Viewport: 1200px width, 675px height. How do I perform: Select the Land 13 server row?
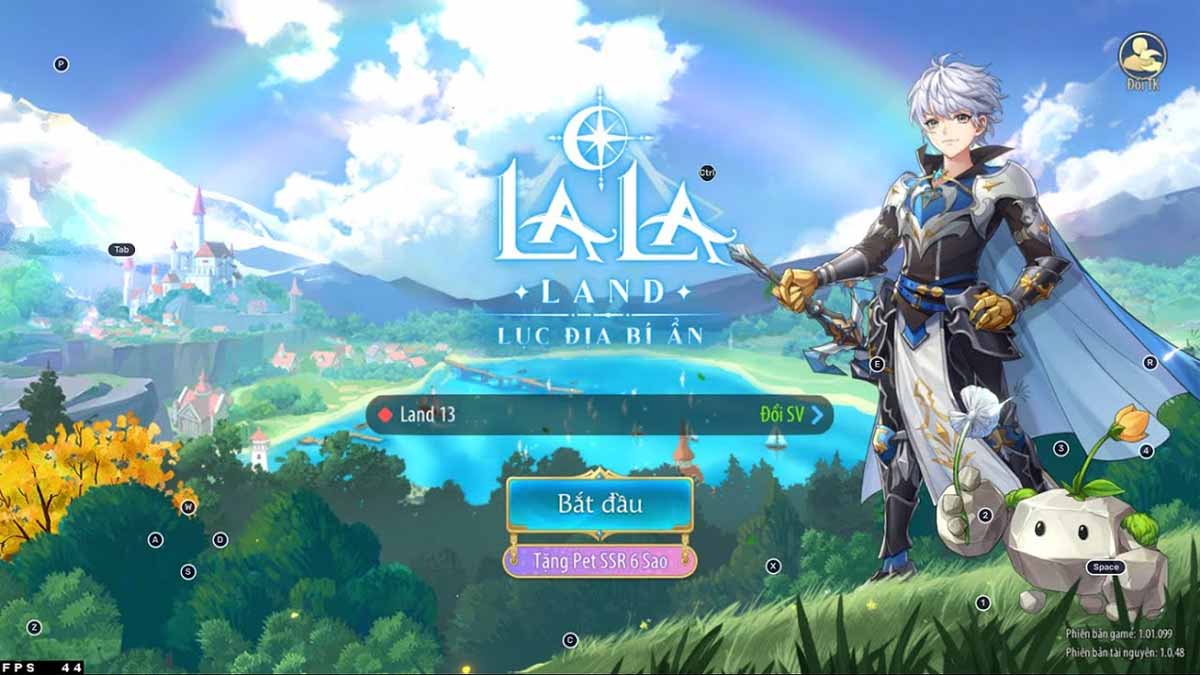click(x=520, y=414)
